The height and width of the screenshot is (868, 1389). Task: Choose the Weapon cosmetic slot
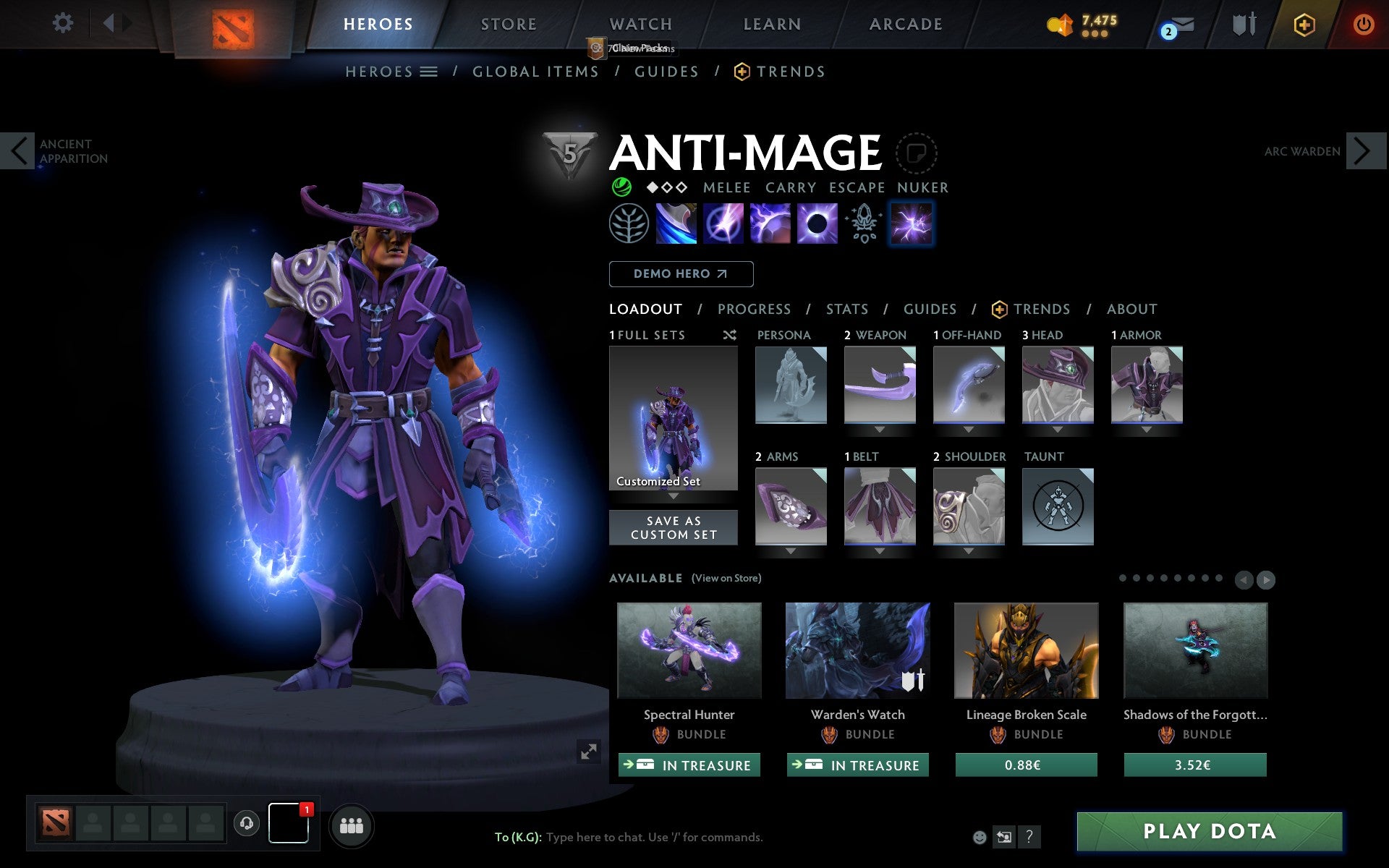point(880,384)
